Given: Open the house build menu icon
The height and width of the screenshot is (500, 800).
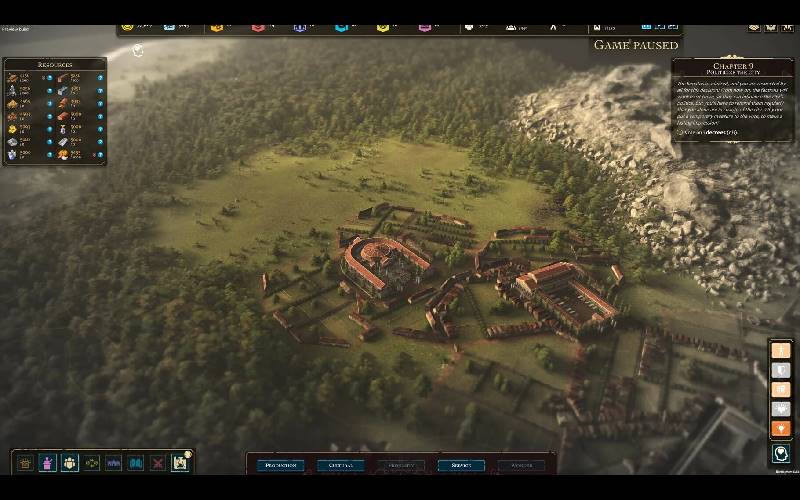Looking at the screenshot, I should [x=26, y=463].
